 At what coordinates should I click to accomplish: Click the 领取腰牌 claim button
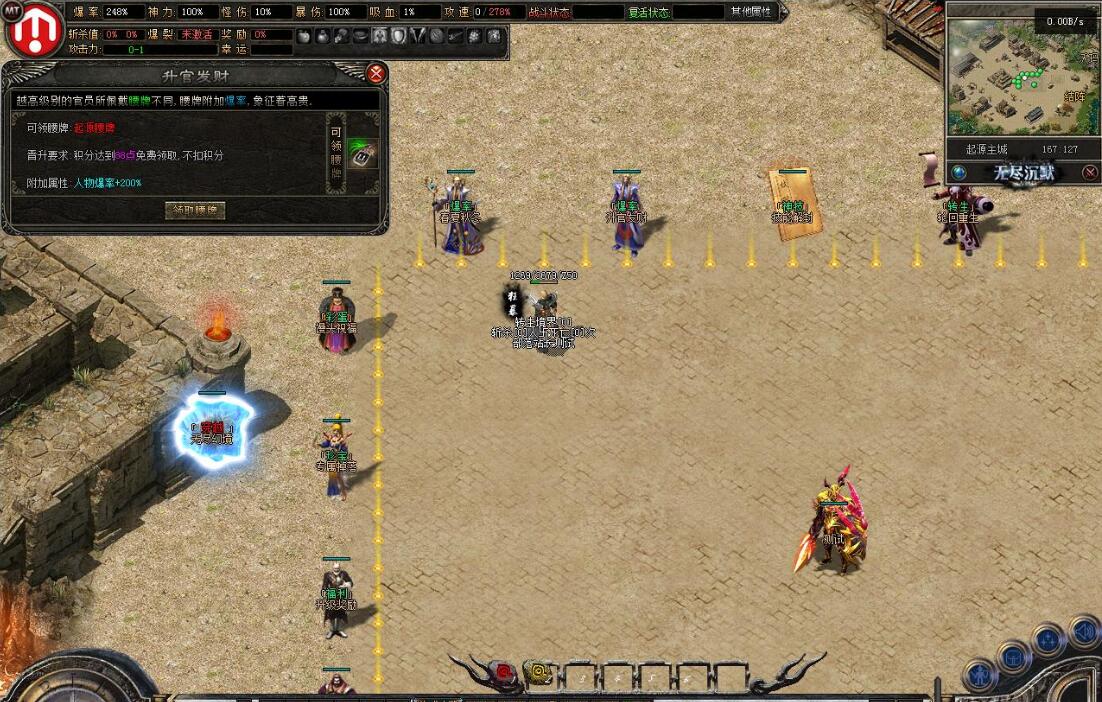coord(195,210)
